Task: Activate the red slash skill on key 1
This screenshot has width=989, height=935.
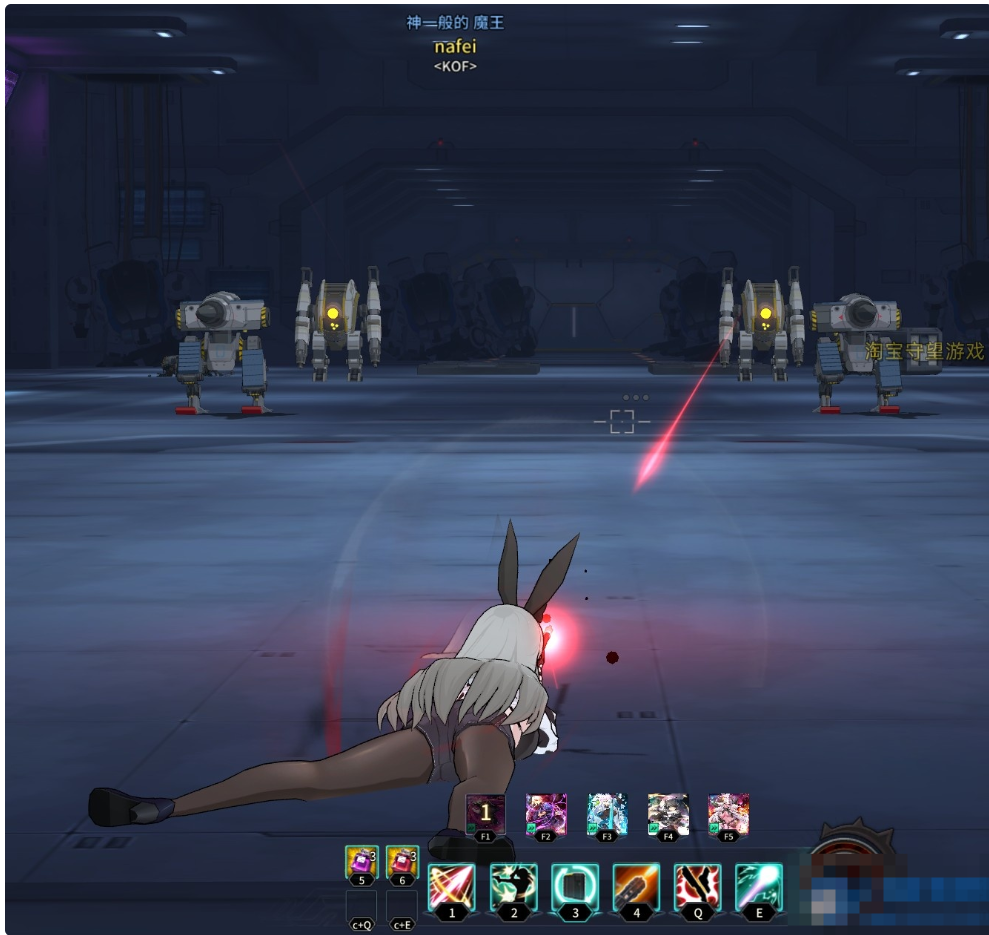Action: tap(452, 887)
